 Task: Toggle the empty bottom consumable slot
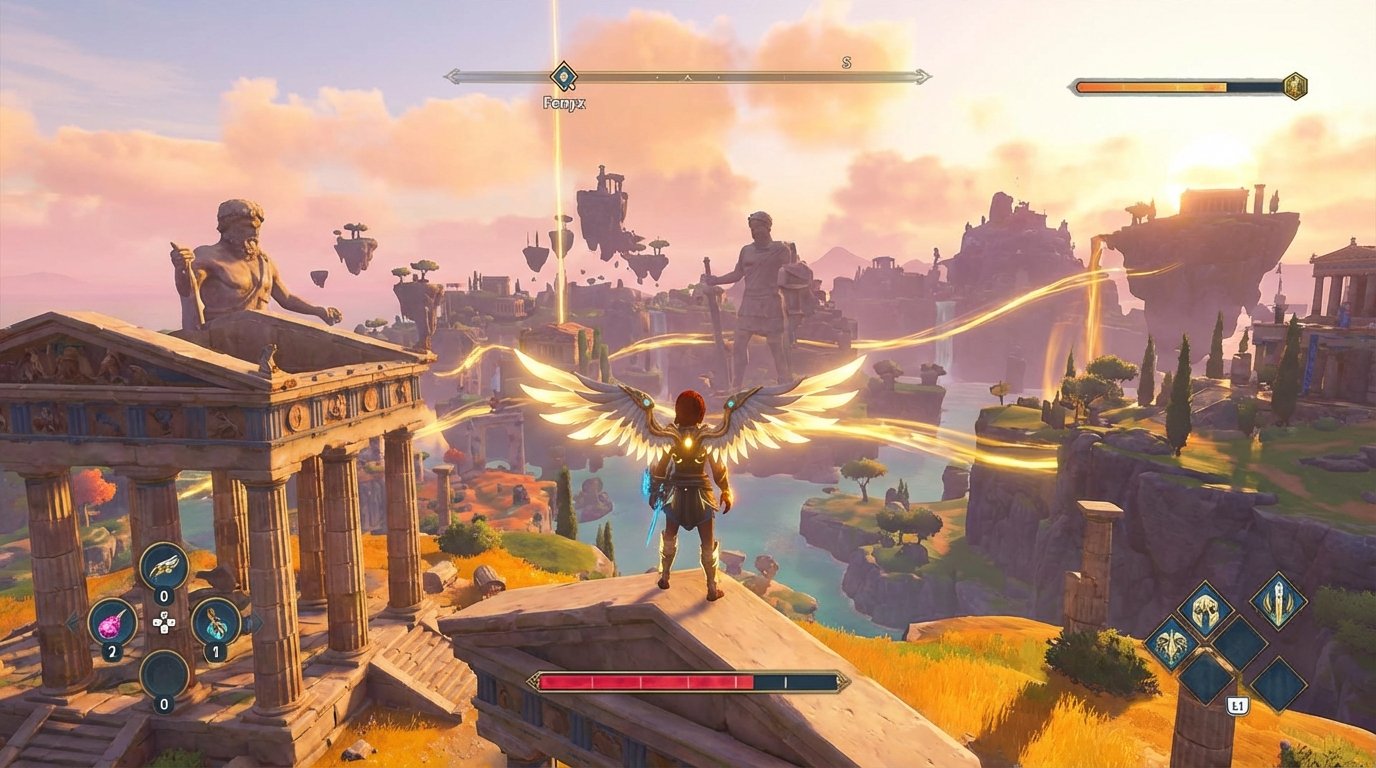[x=164, y=672]
